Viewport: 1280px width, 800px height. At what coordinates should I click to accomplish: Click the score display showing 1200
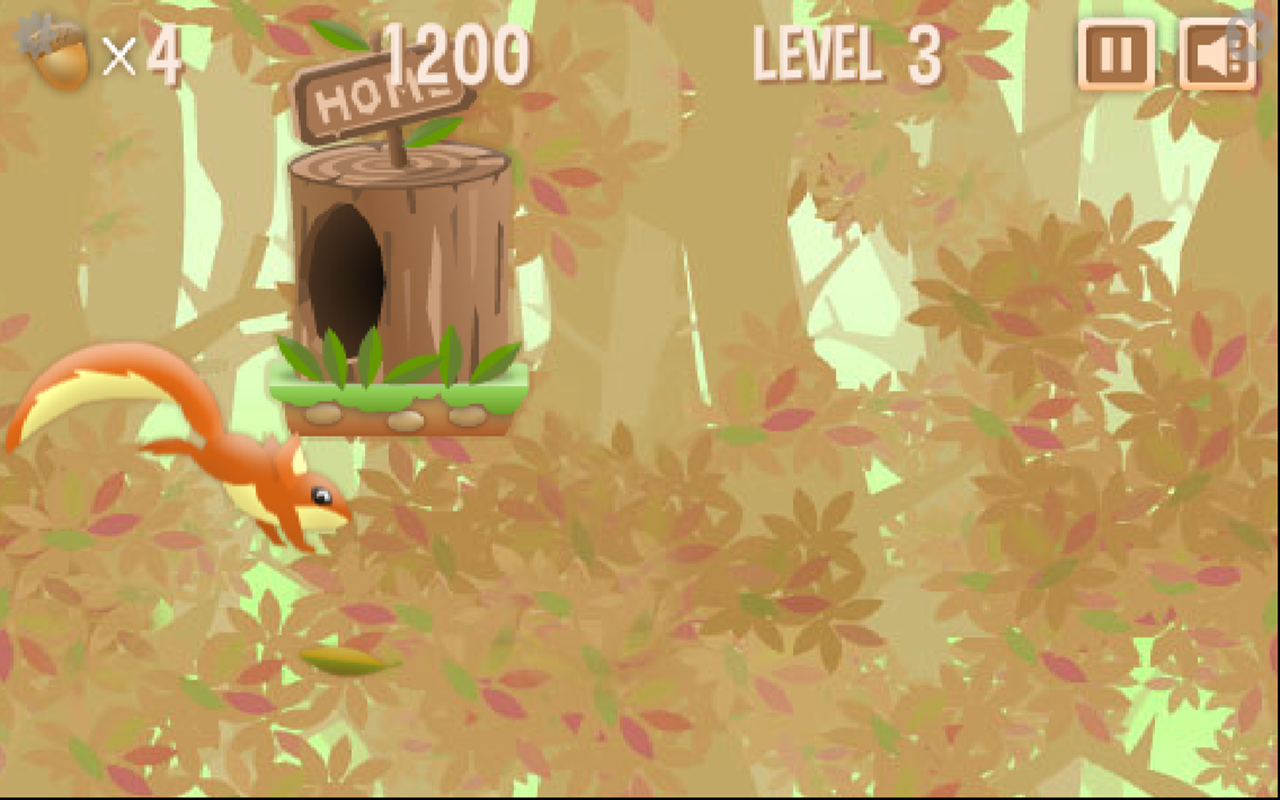tap(458, 53)
